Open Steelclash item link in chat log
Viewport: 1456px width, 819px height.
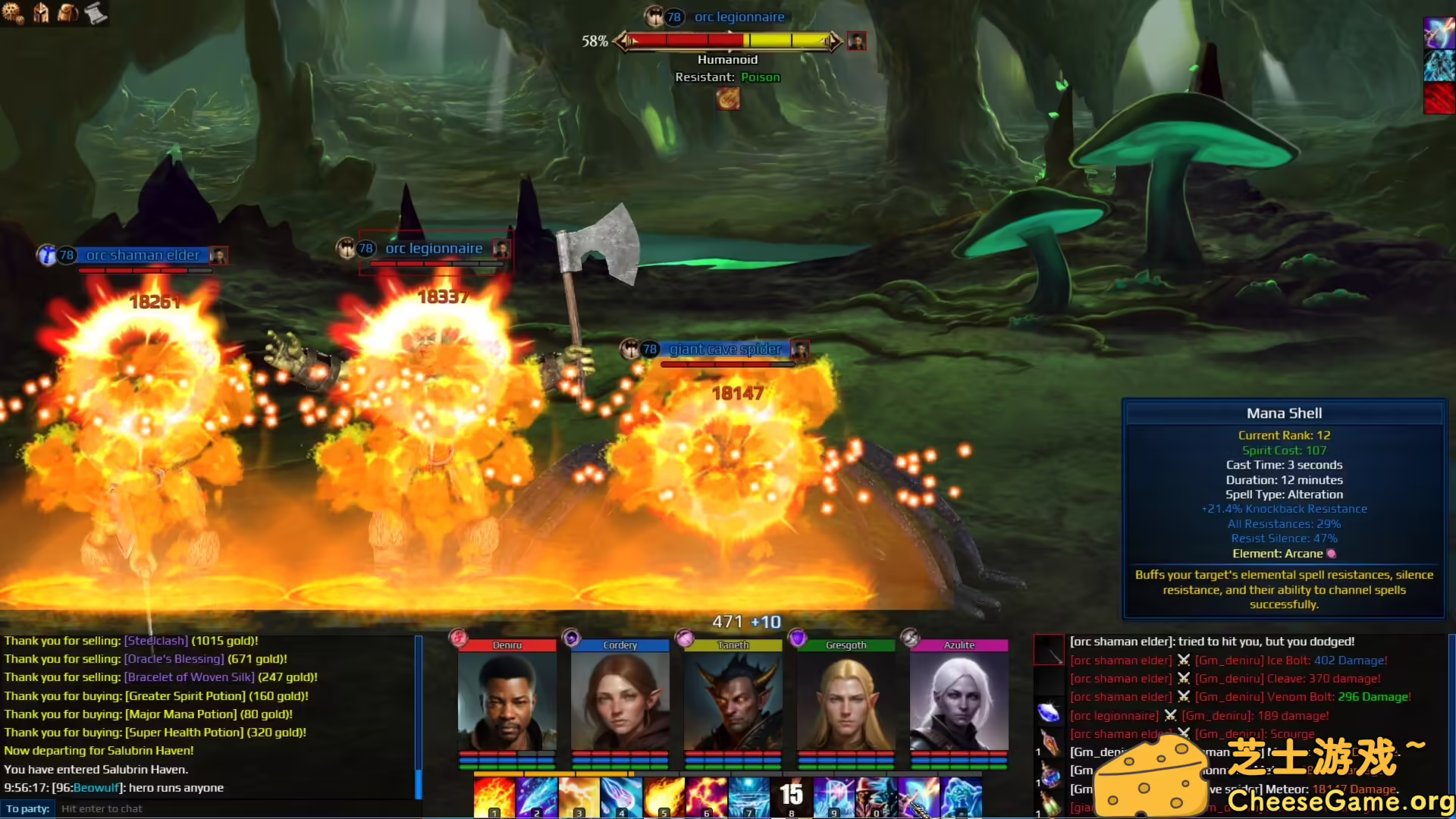coord(156,641)
